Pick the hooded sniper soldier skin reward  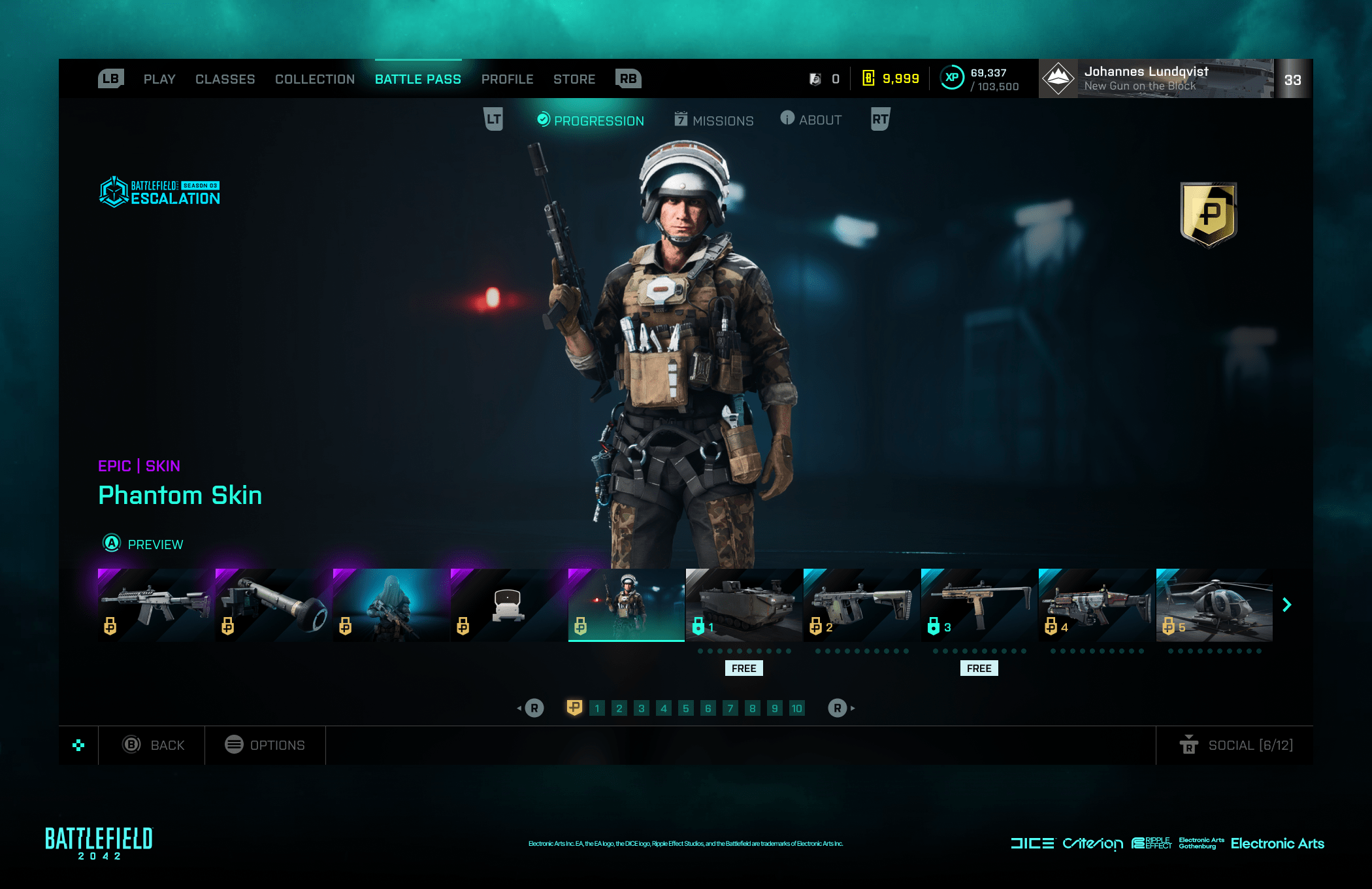point(391,605)
